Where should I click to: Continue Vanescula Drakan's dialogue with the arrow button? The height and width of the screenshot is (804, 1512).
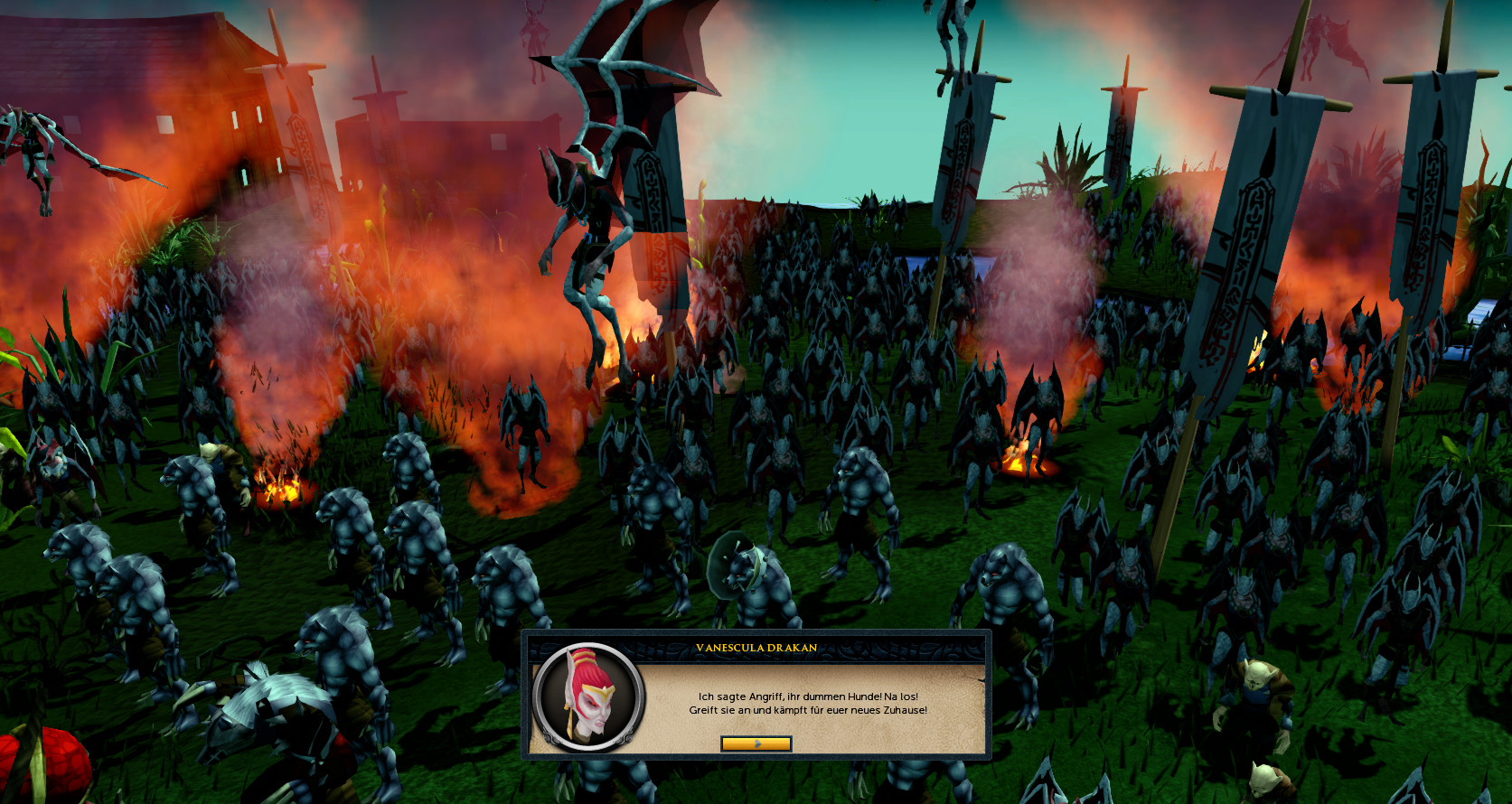(756, 743)
